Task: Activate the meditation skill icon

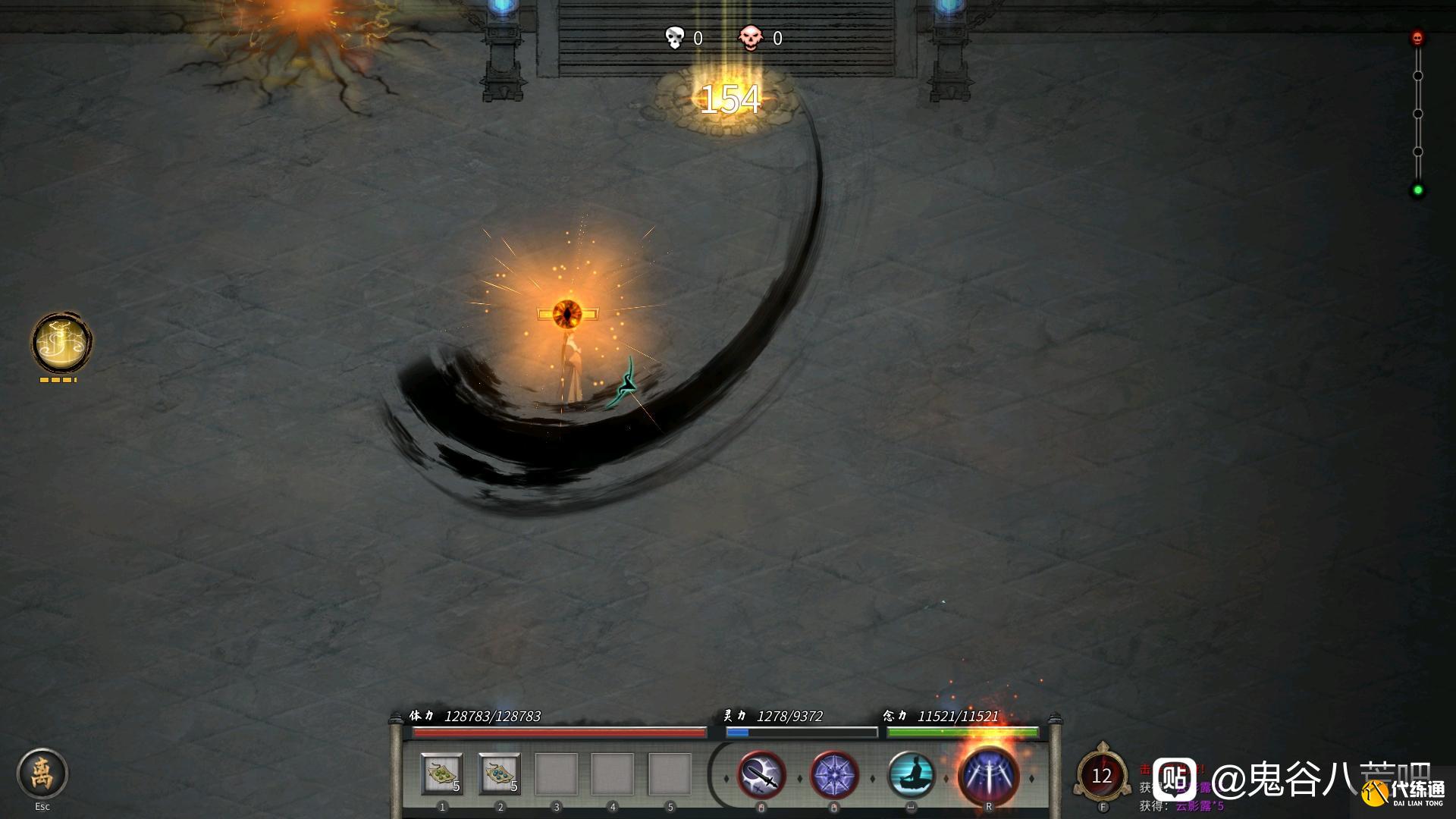Action: (911, 776)
